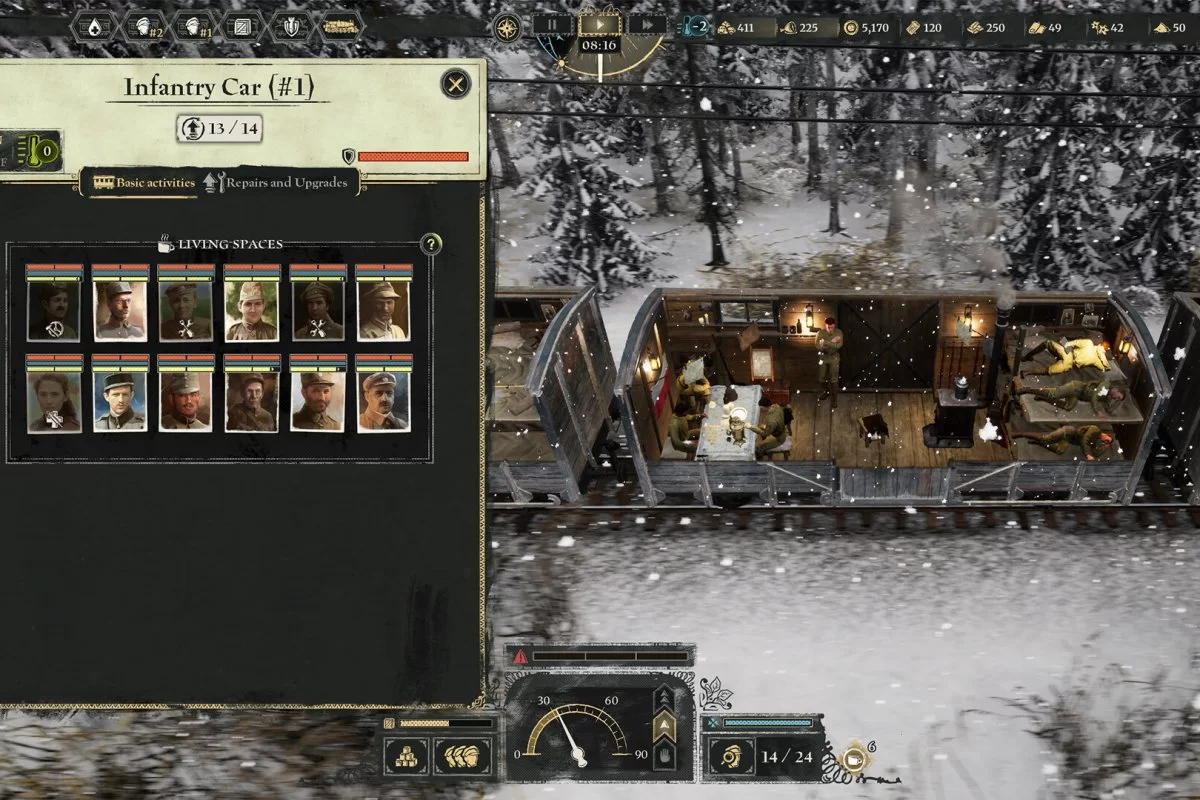Open Living Spaces help question mark

pos(431,244)
